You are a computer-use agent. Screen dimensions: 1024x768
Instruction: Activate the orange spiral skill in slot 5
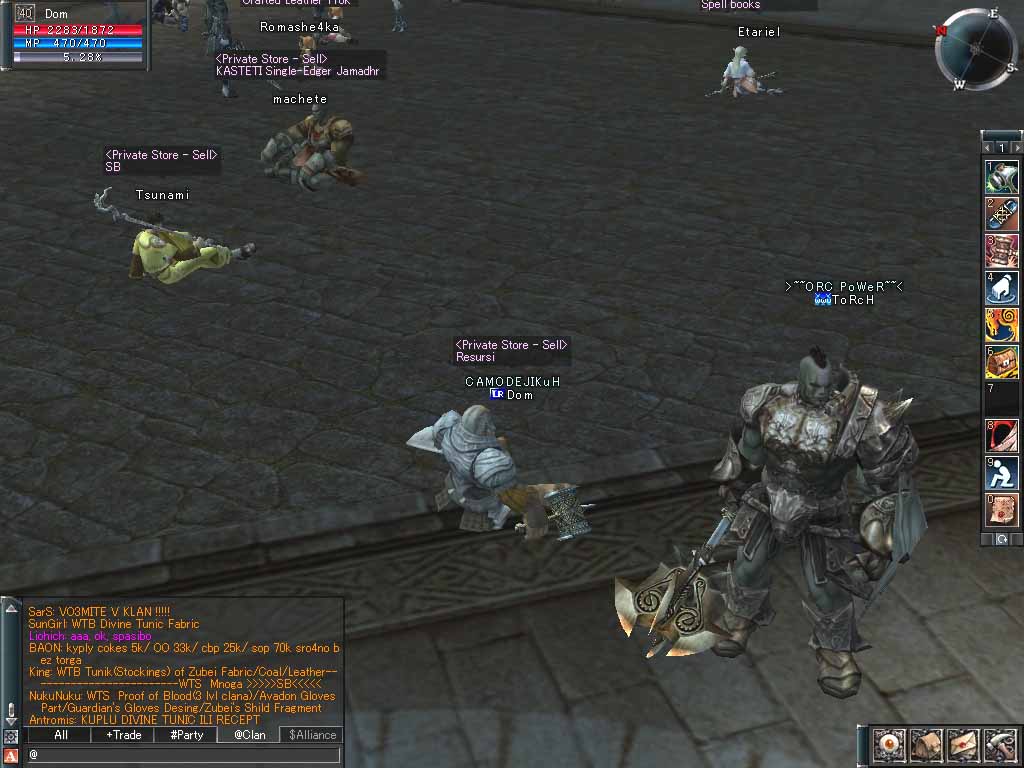[x=1002, y=325]
